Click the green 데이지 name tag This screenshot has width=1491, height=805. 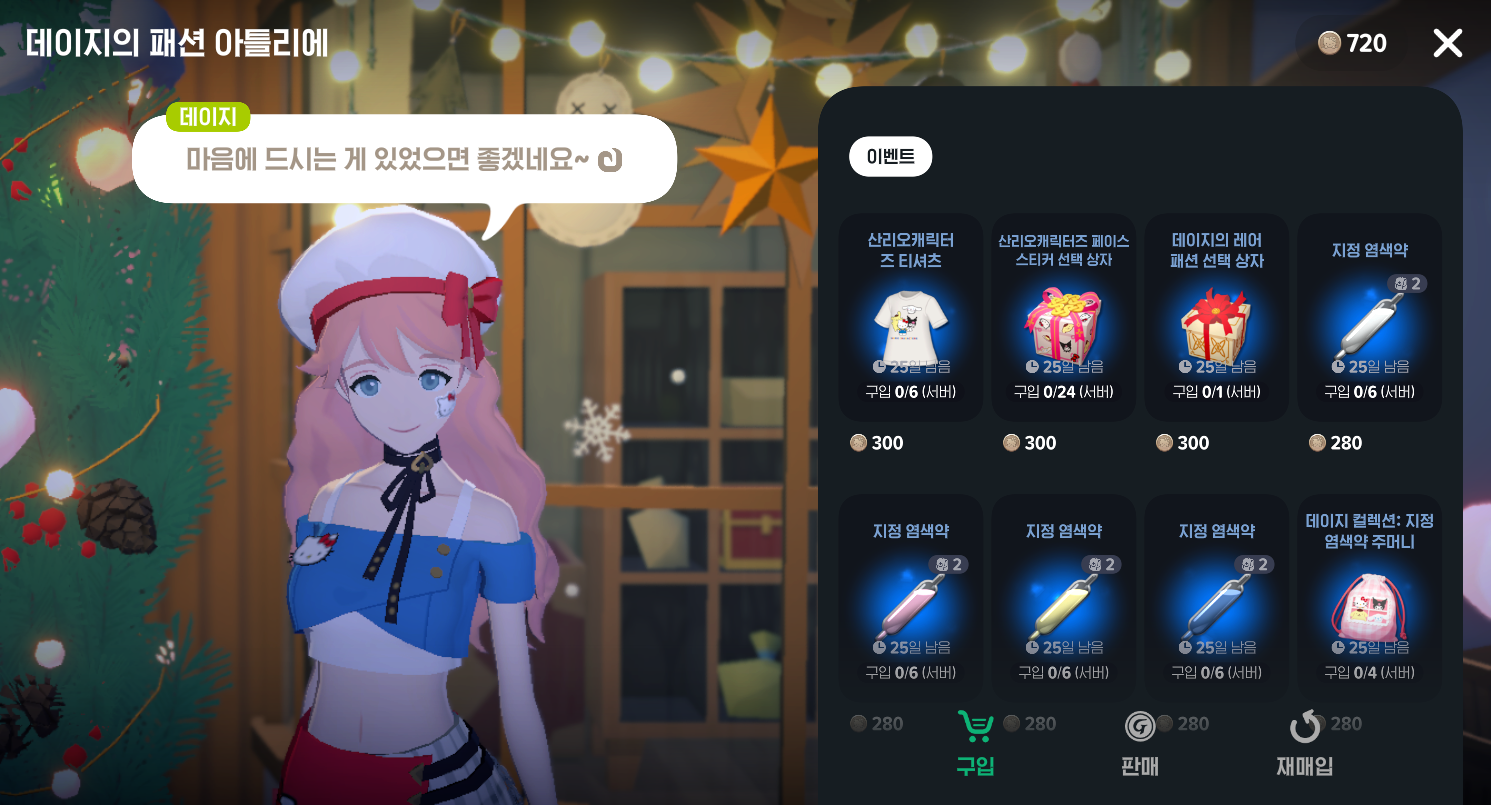[x=207, y=117]
